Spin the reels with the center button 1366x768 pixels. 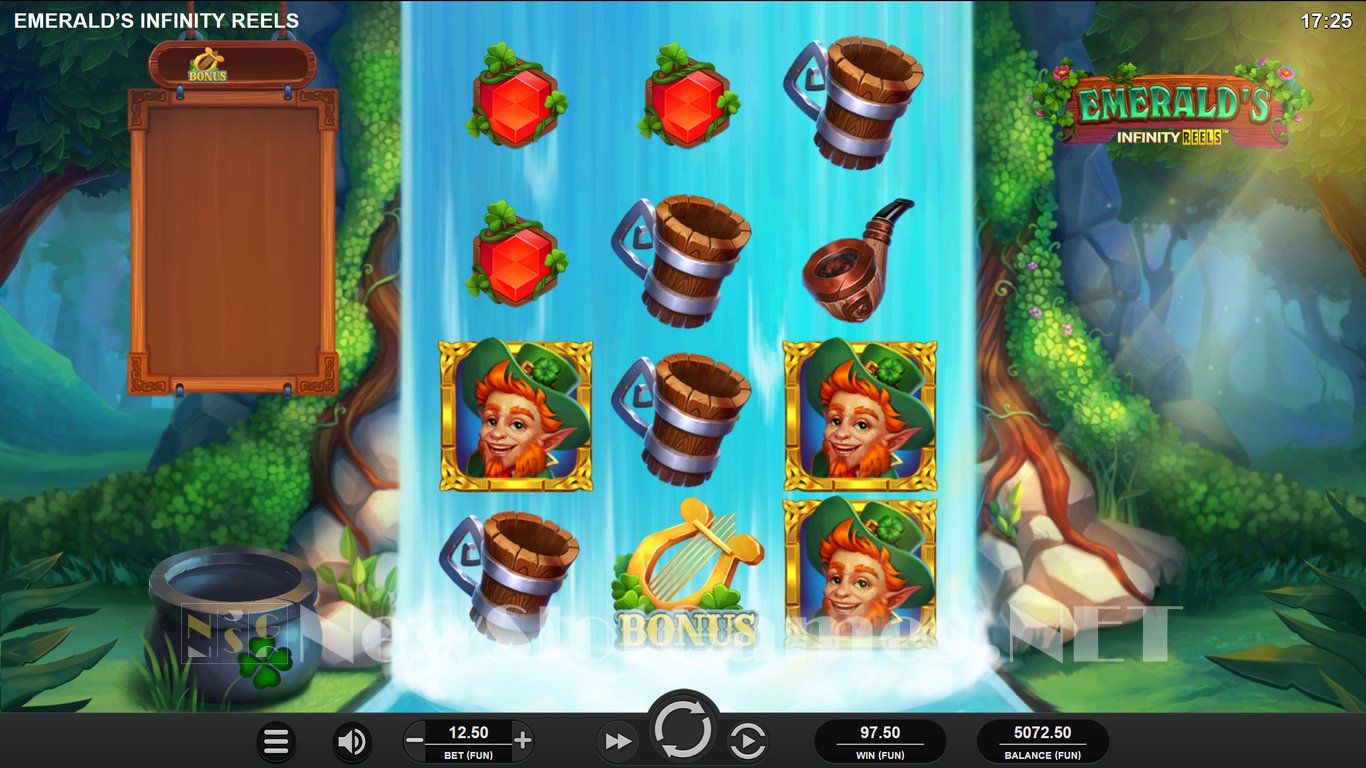tap(683, 731)
